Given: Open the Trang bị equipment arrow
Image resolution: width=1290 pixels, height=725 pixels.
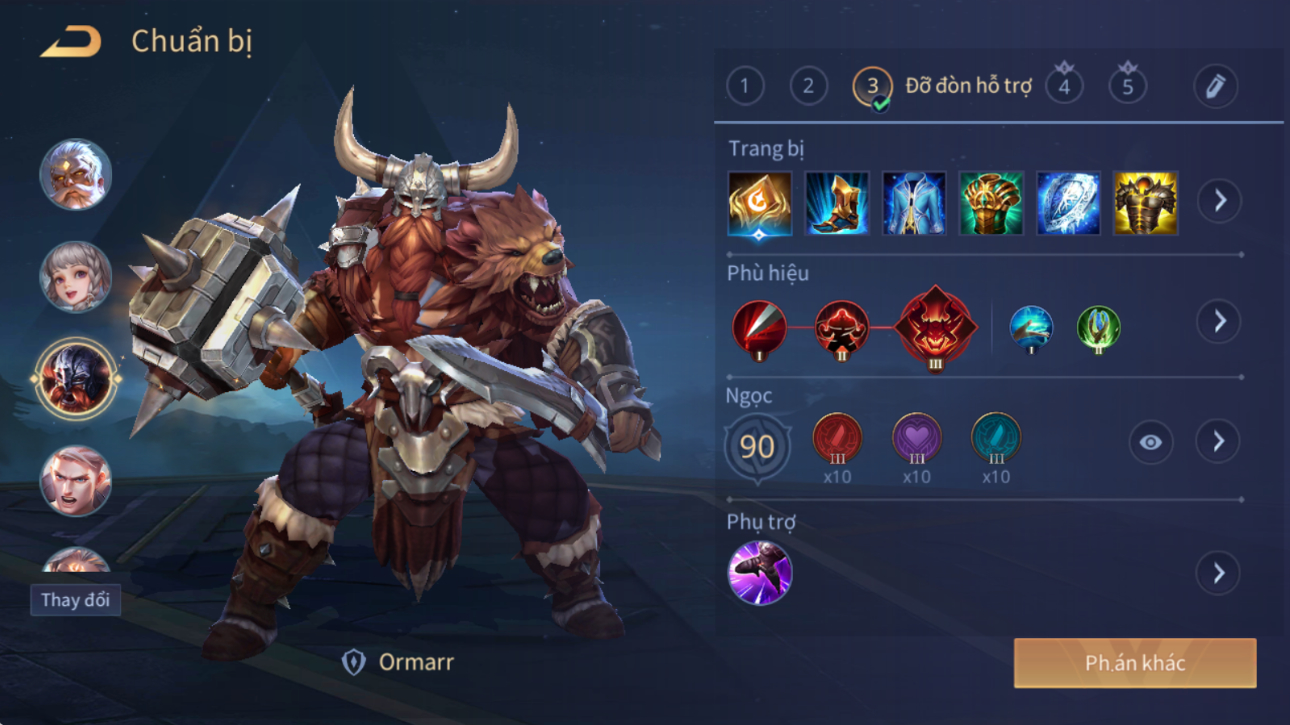Looking at the screenshot, I should (x=1219, y=201).
